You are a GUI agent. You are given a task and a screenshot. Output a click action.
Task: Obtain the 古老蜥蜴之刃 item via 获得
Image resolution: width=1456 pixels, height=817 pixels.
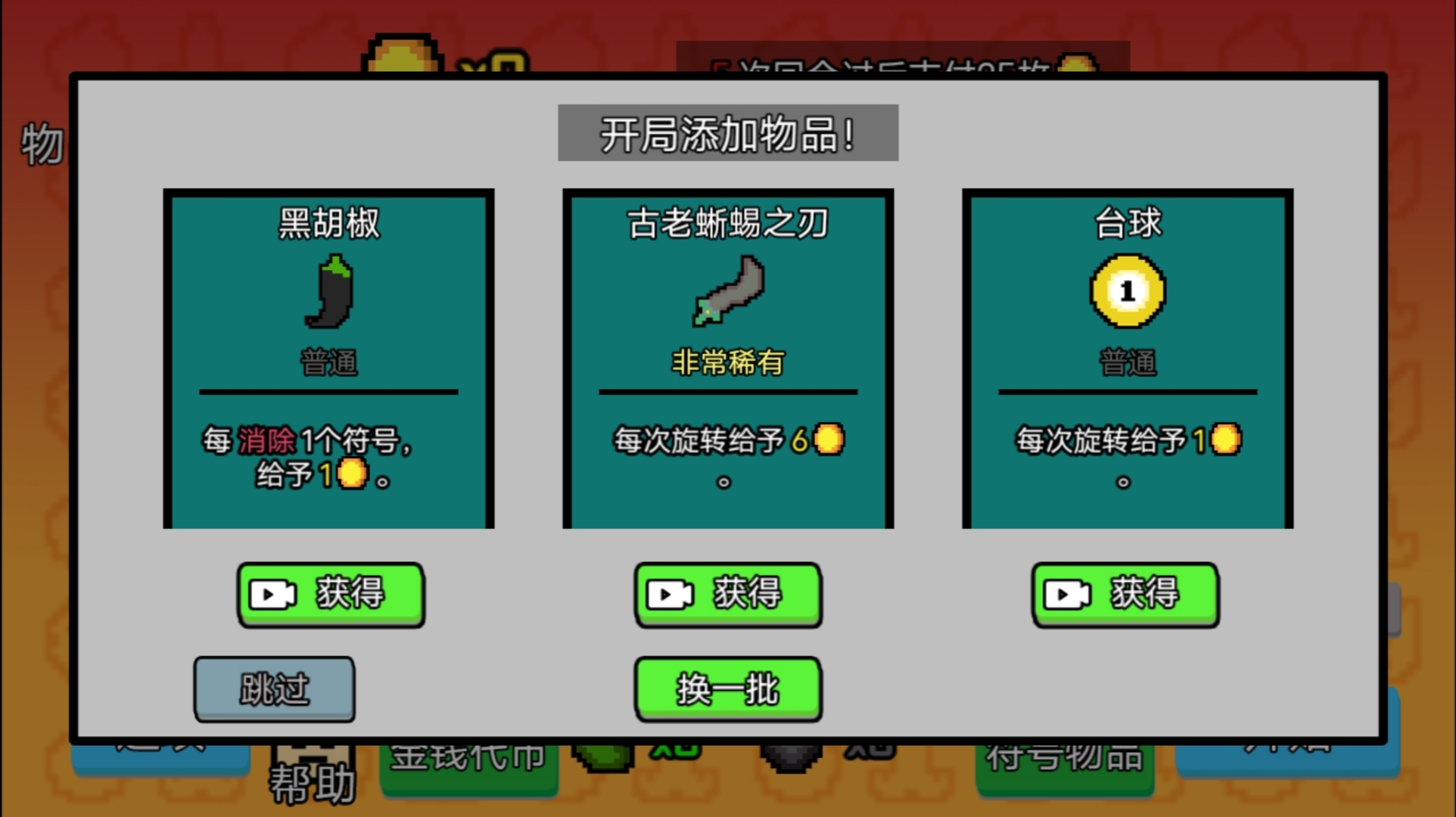coord(728,595)
